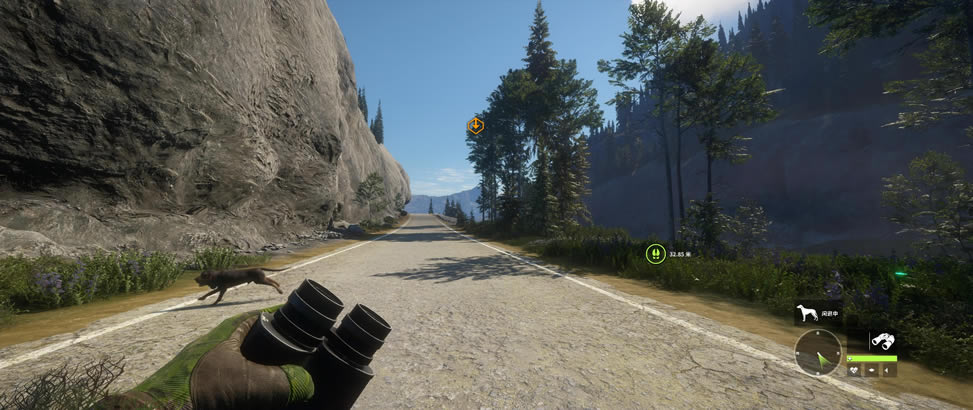This screenshot has height=410, width=973.
Task: Click the heart rate indicator icon
Action: (x=855, y=369)
